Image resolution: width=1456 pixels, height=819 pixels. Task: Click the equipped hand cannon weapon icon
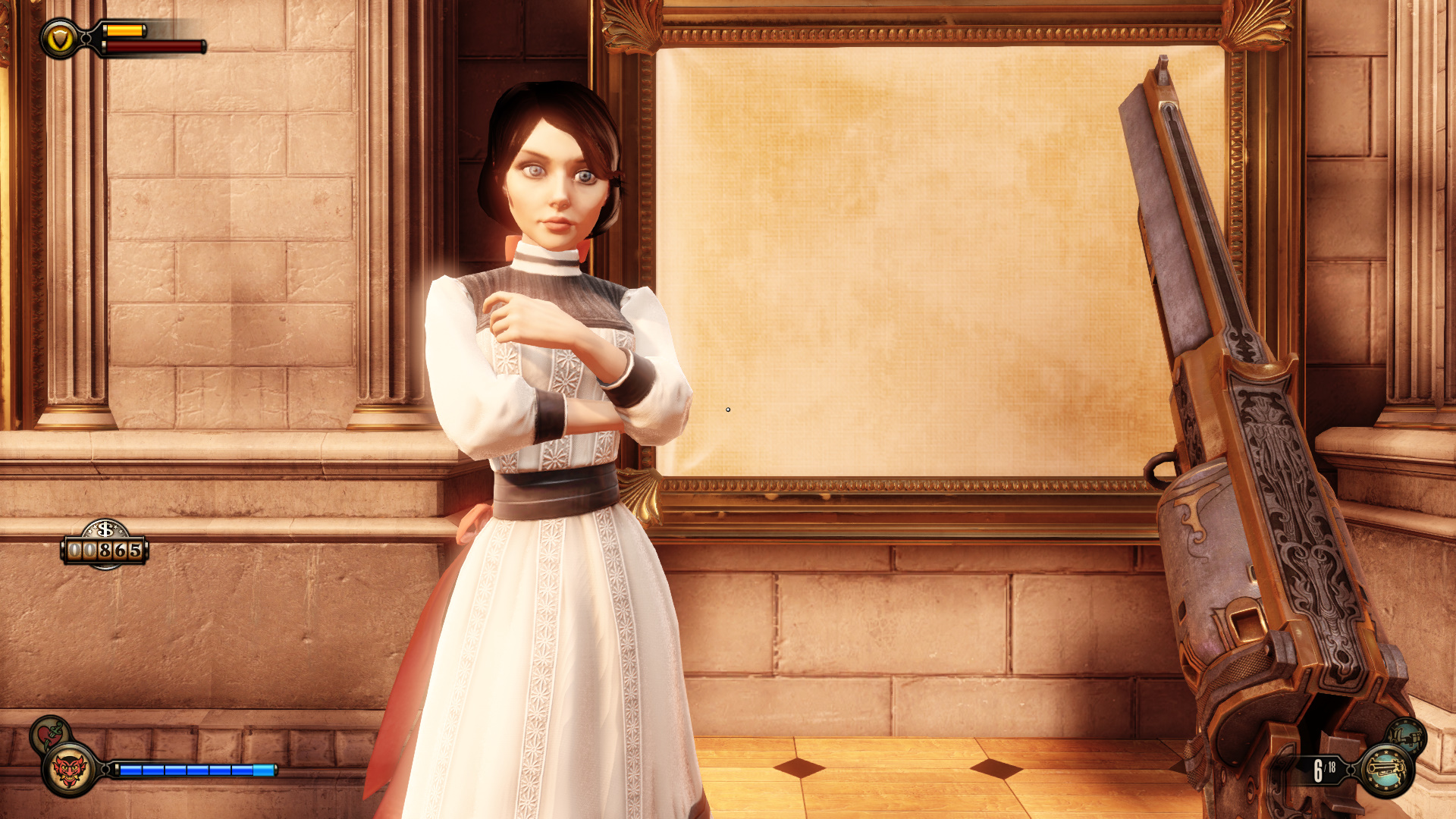pos(1386,770)
